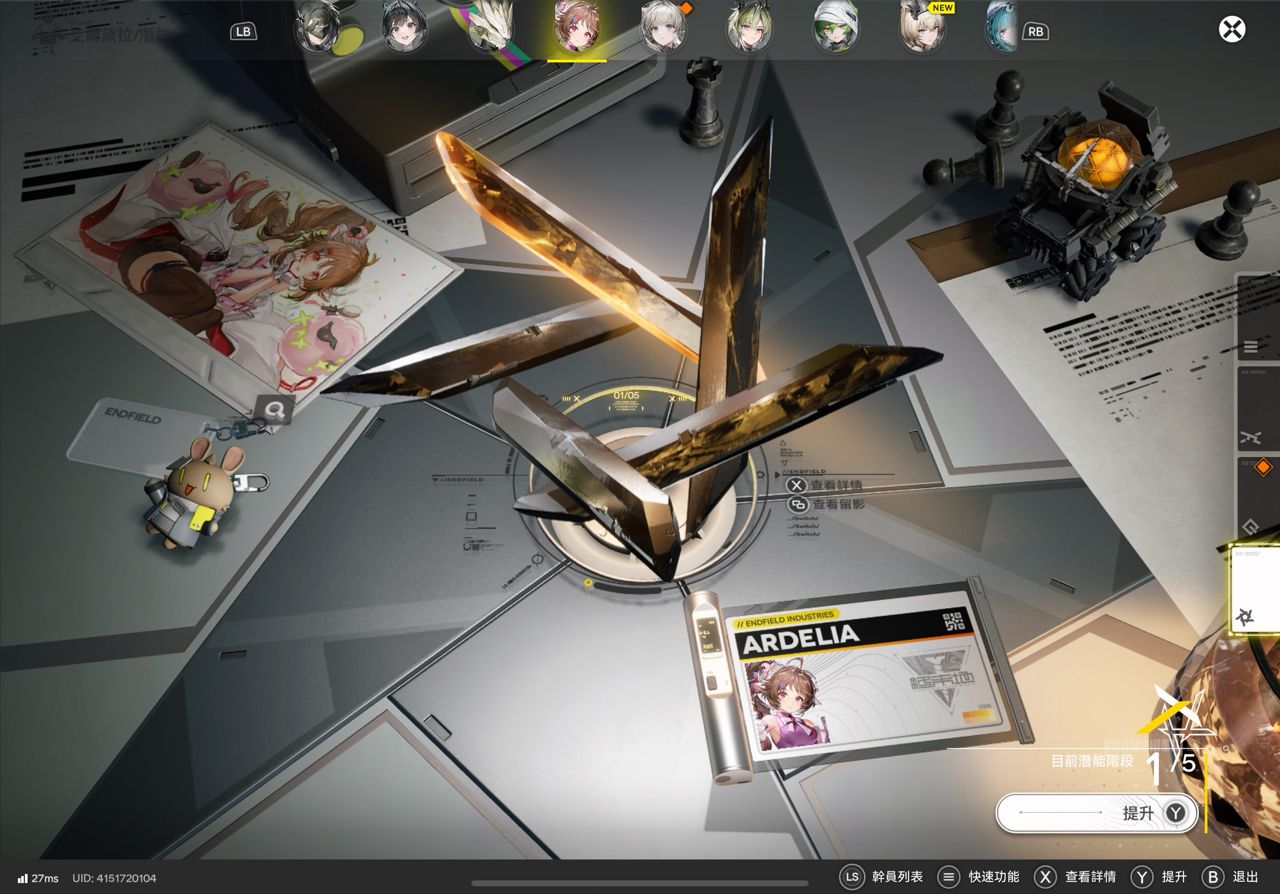
Task: Pick the green-haired horned operator portrait
Action: tap(748, 27)
